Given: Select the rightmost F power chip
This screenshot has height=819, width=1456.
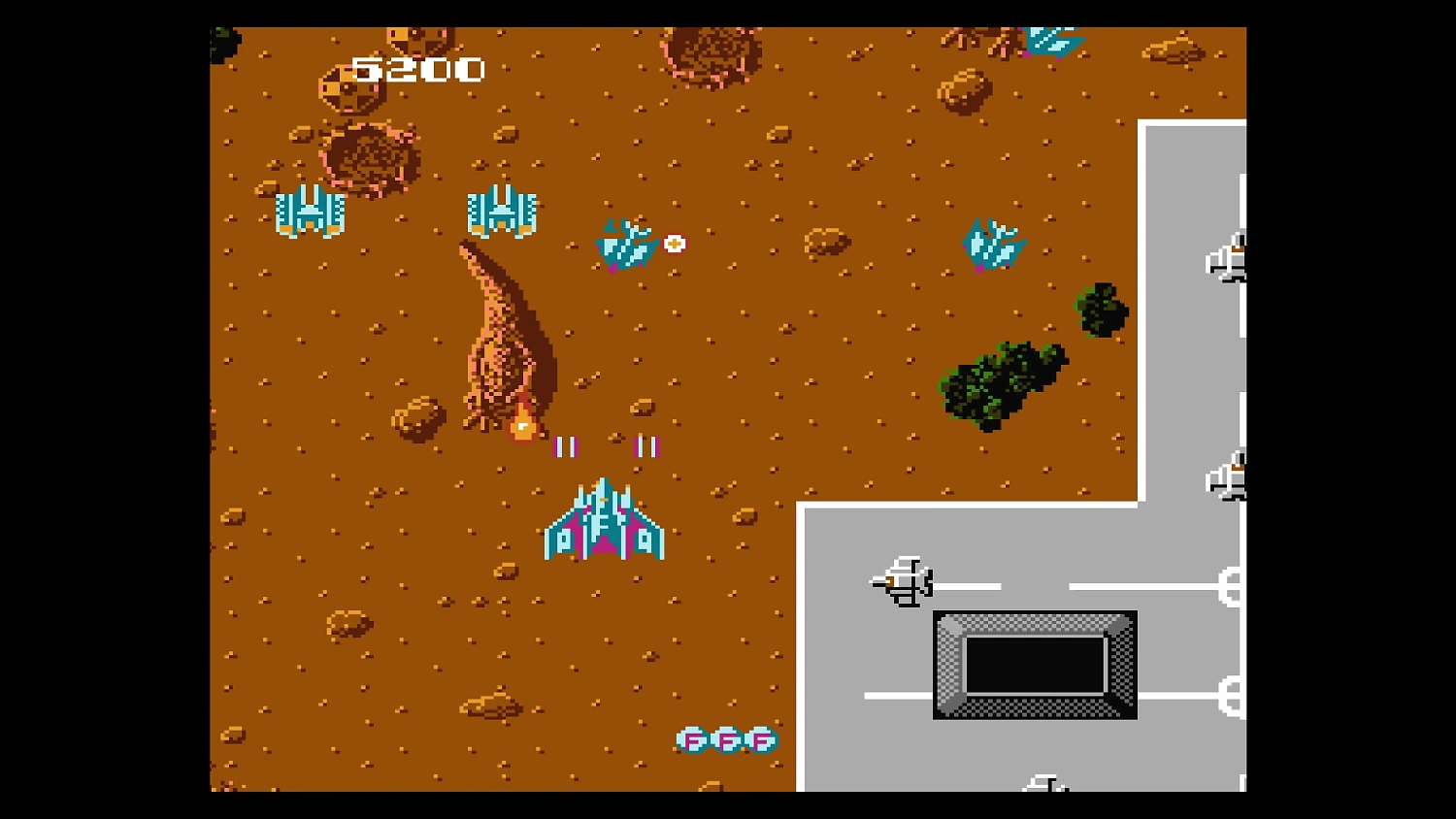Looking at the screenshot, I should click(762, 739).
